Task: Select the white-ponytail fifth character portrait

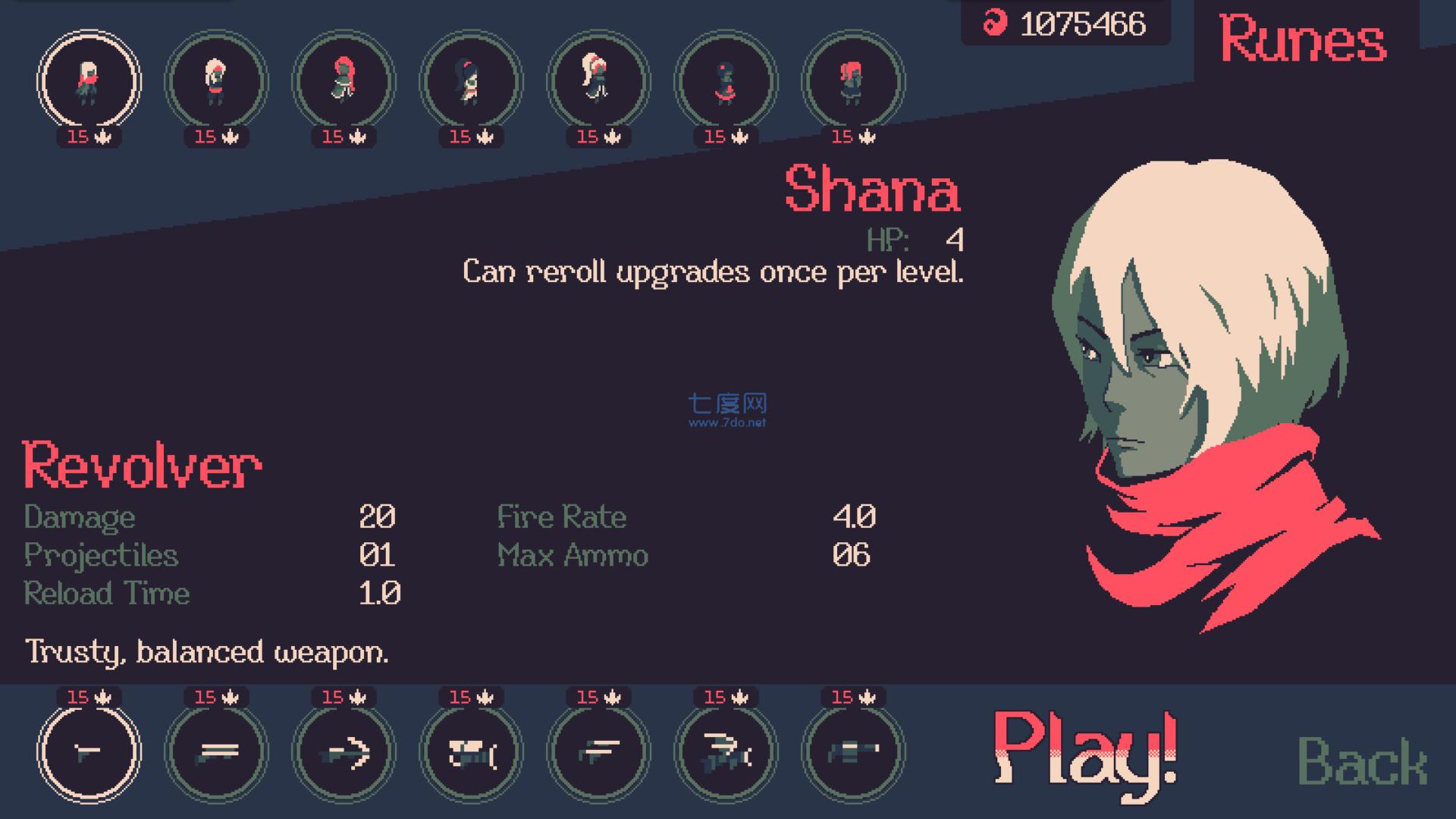Action: [x=596, y=83]
